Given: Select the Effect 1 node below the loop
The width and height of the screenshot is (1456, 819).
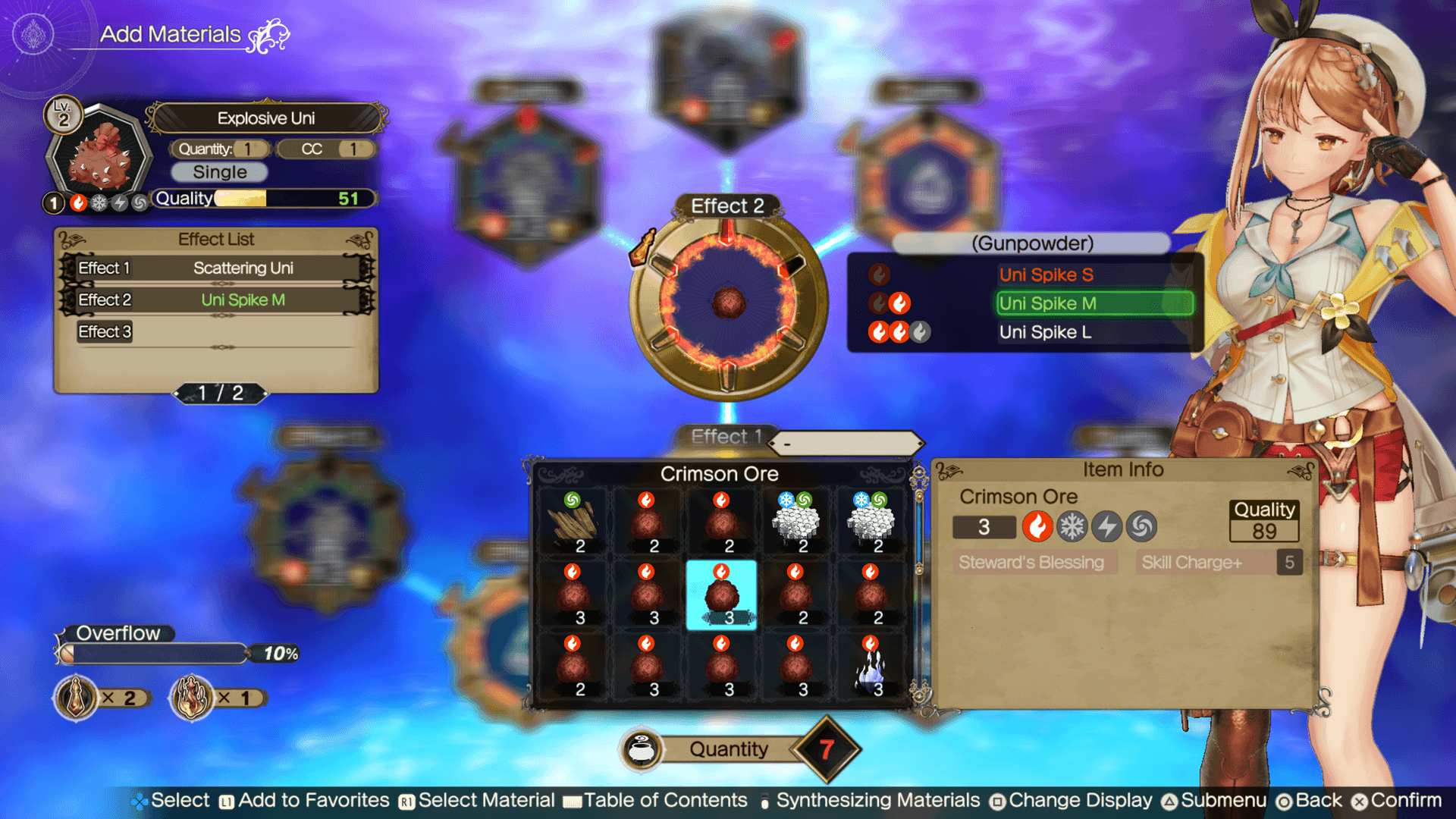Looking at the screenshot, I should (726, 437).
